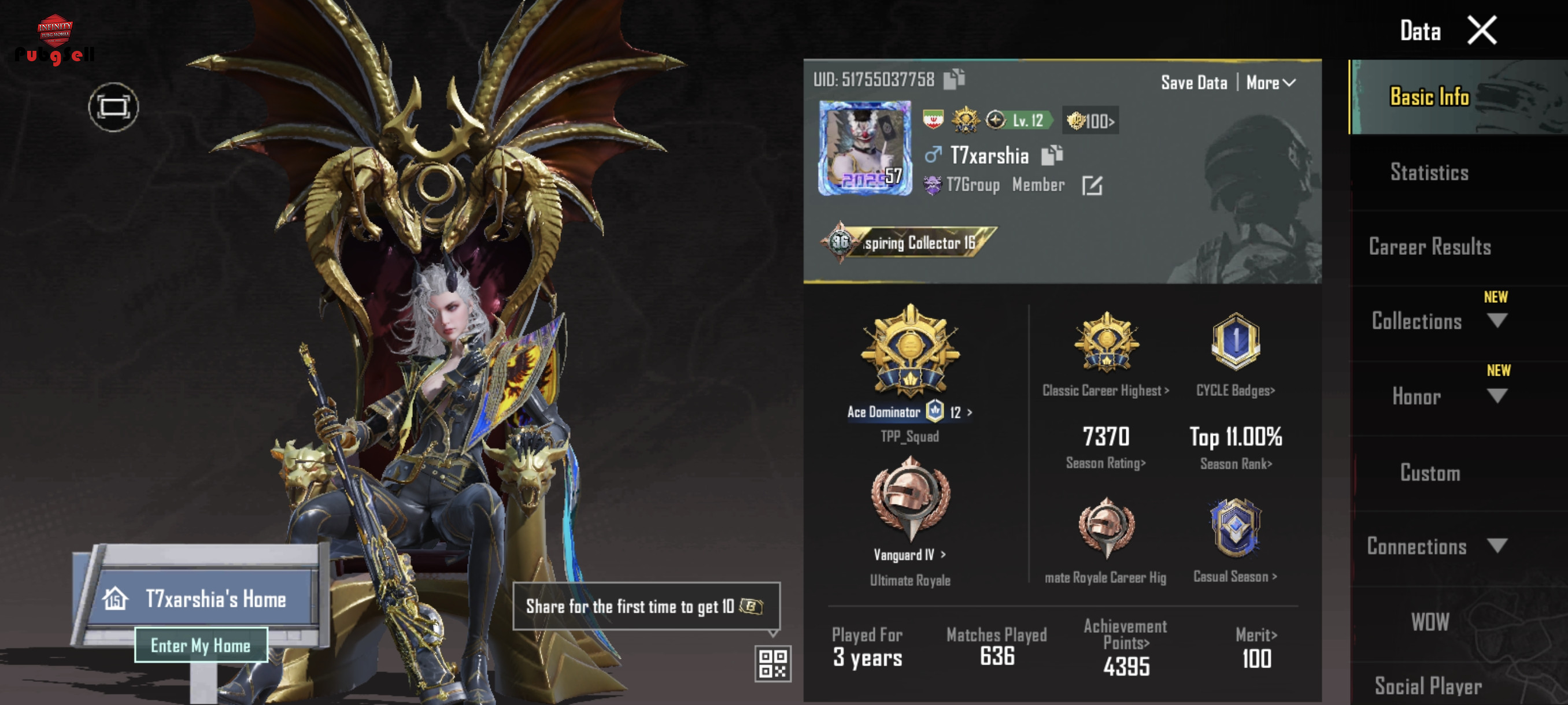Show the QR code for sharing
Viewport: 1568px width, 705px height.
click(x=772, y=663)
